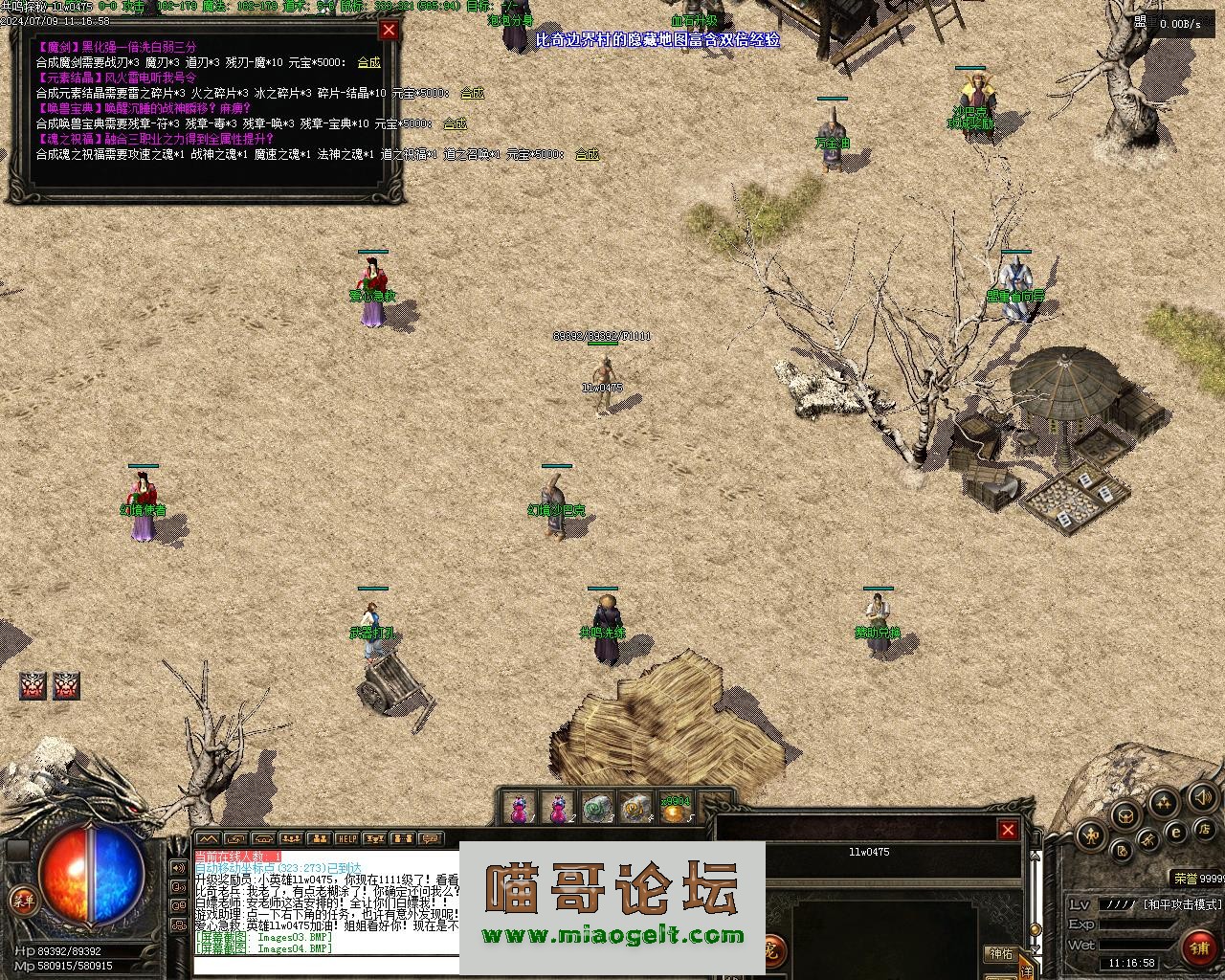
Task: Close the synthesis dialog window
Action: (389, 31)
